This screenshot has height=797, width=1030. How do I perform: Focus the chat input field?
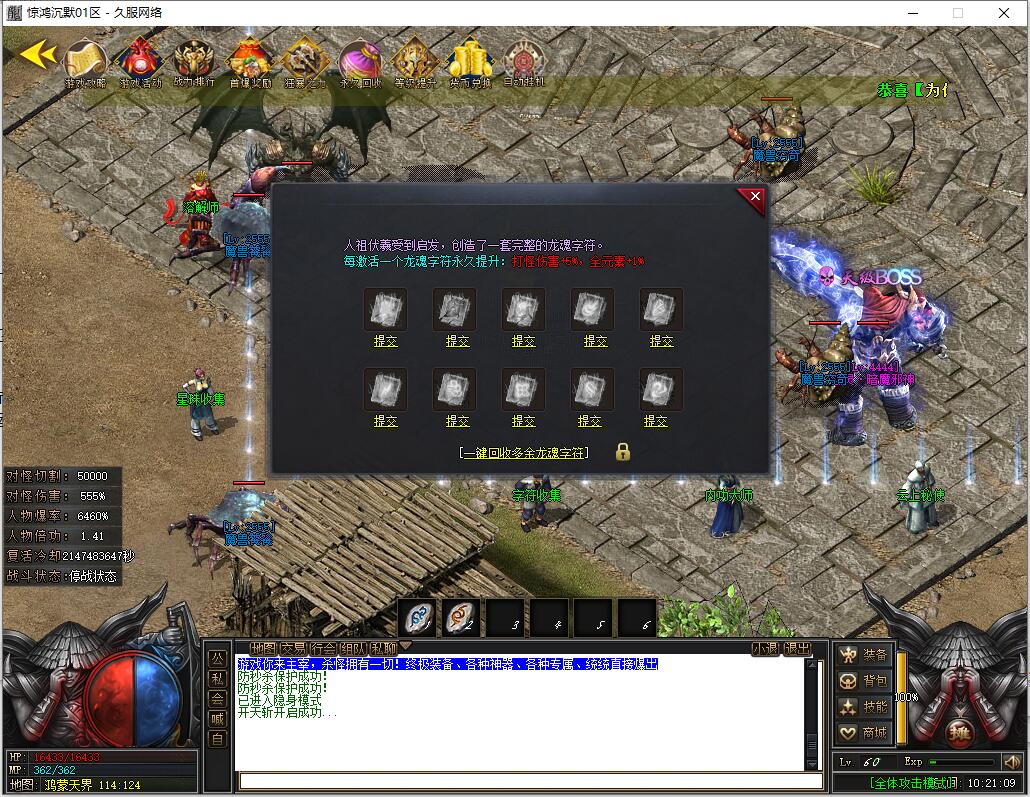[520, 781]
